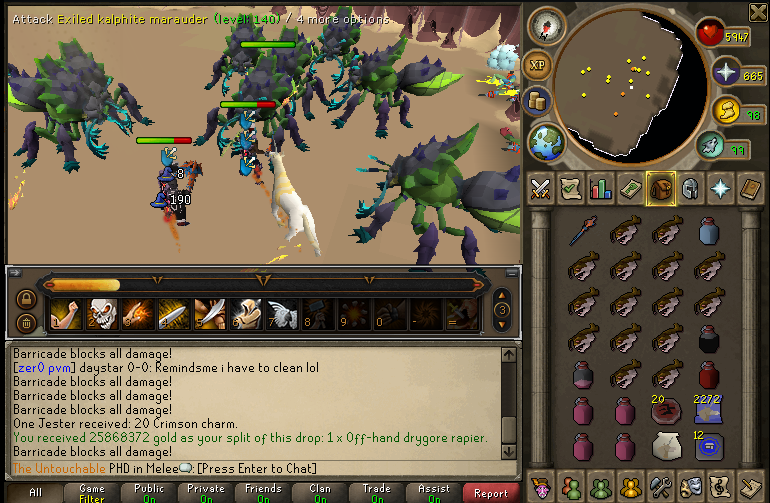Open the money pouch coins icon
770x503 pixels.
click(535, 100)
